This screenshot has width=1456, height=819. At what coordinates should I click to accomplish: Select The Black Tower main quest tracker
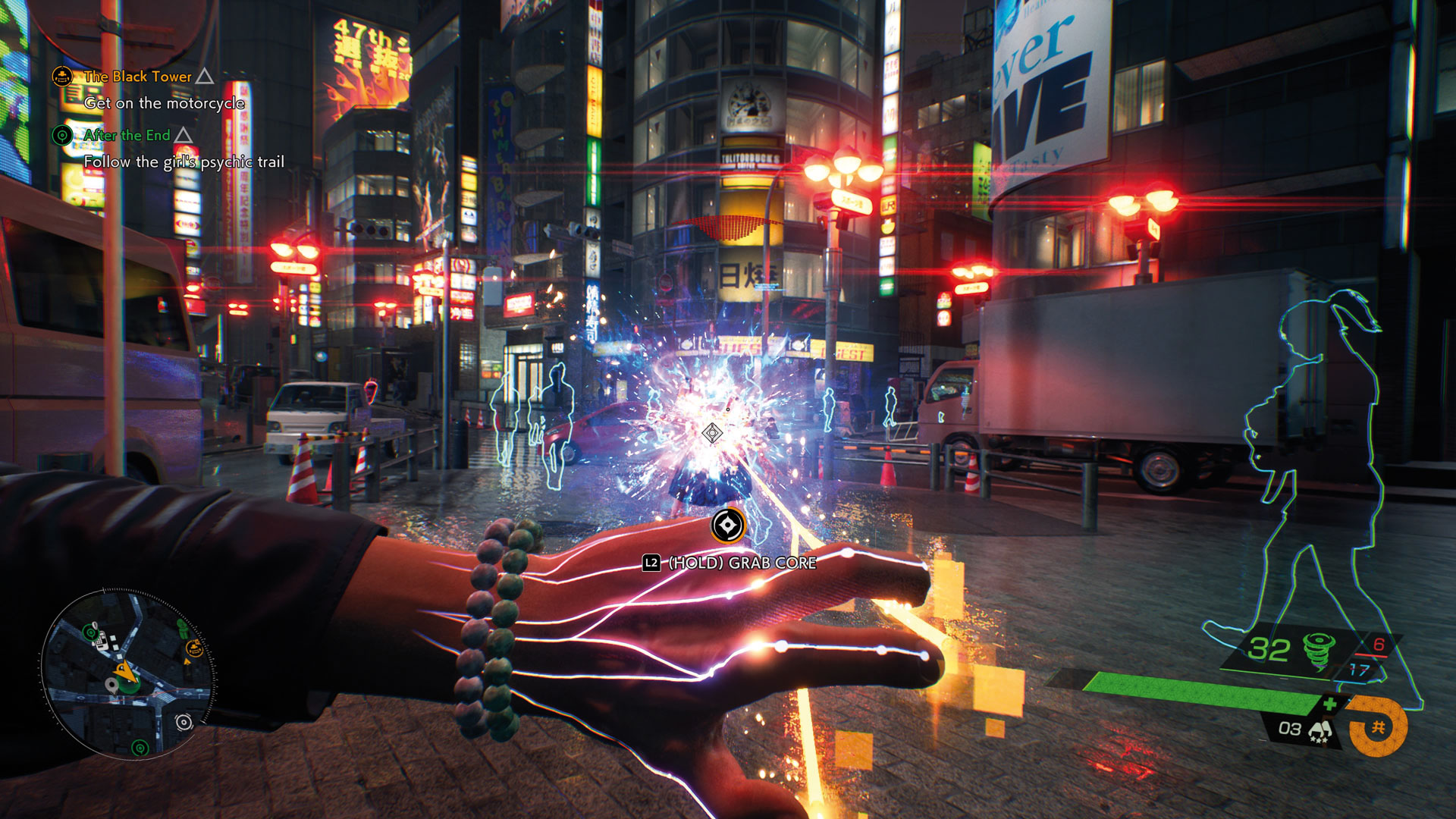137,77
